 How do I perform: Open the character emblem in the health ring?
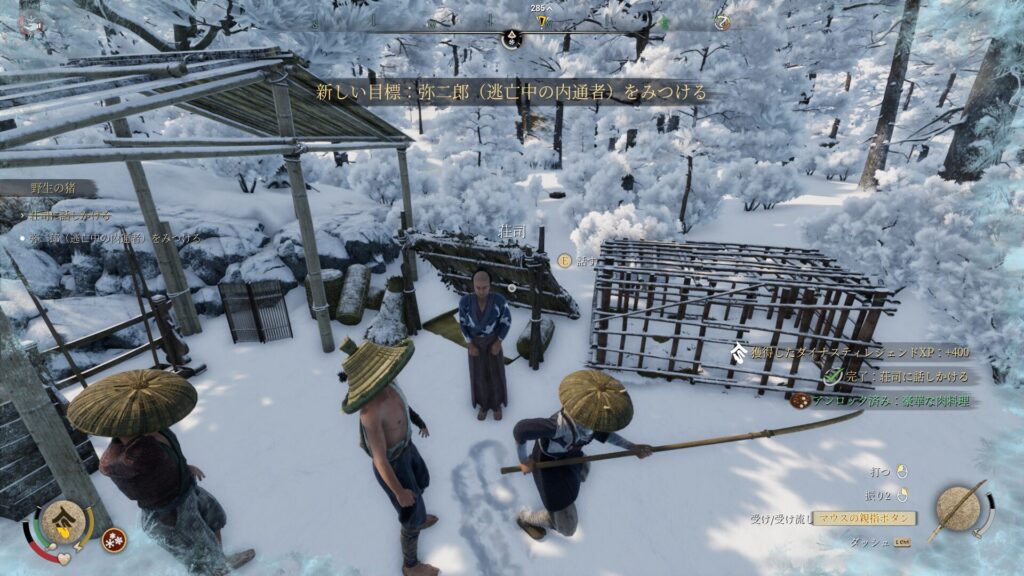click(x=62, y=522)
